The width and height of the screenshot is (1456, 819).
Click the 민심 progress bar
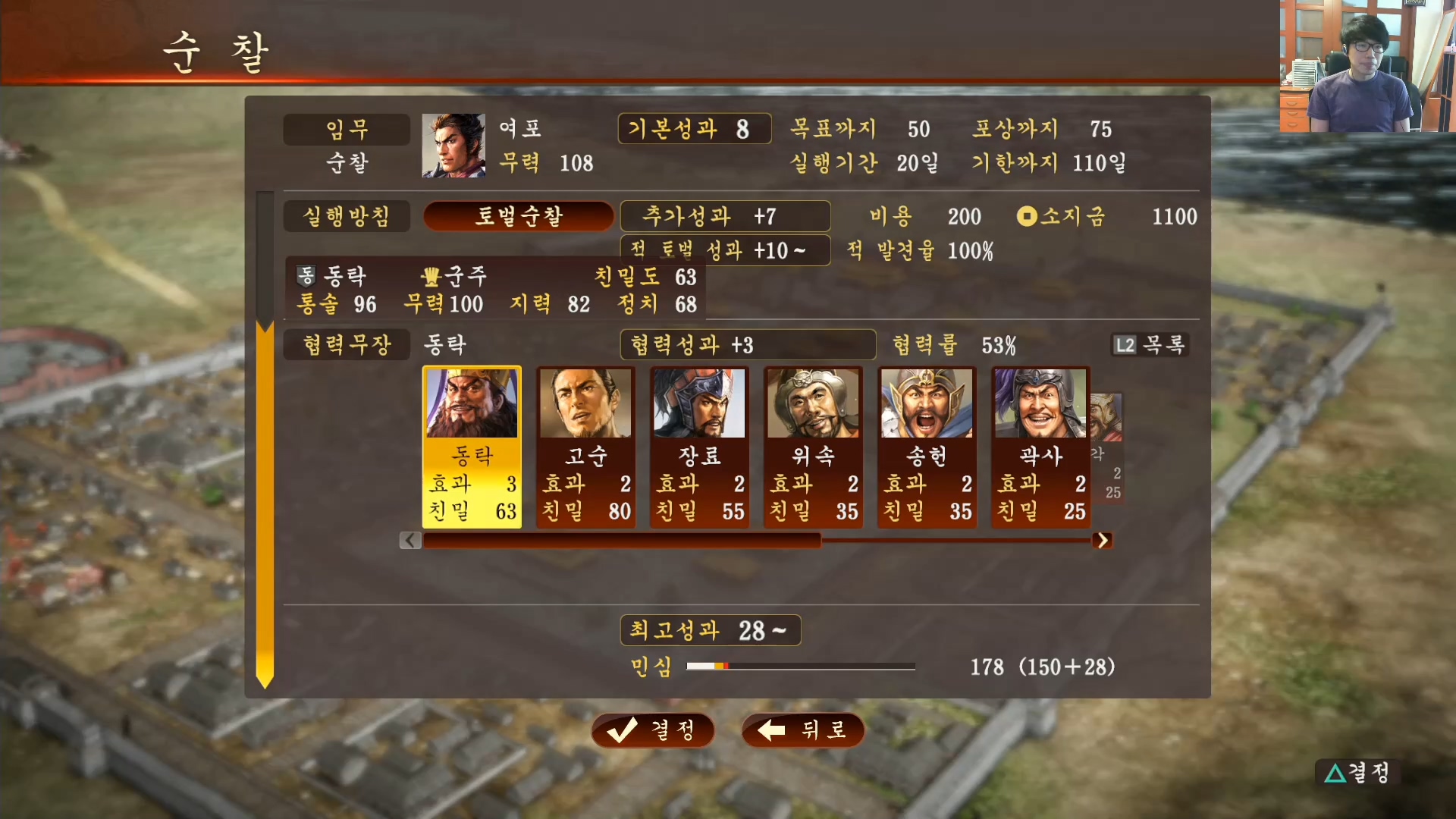[x=800, y=666]
